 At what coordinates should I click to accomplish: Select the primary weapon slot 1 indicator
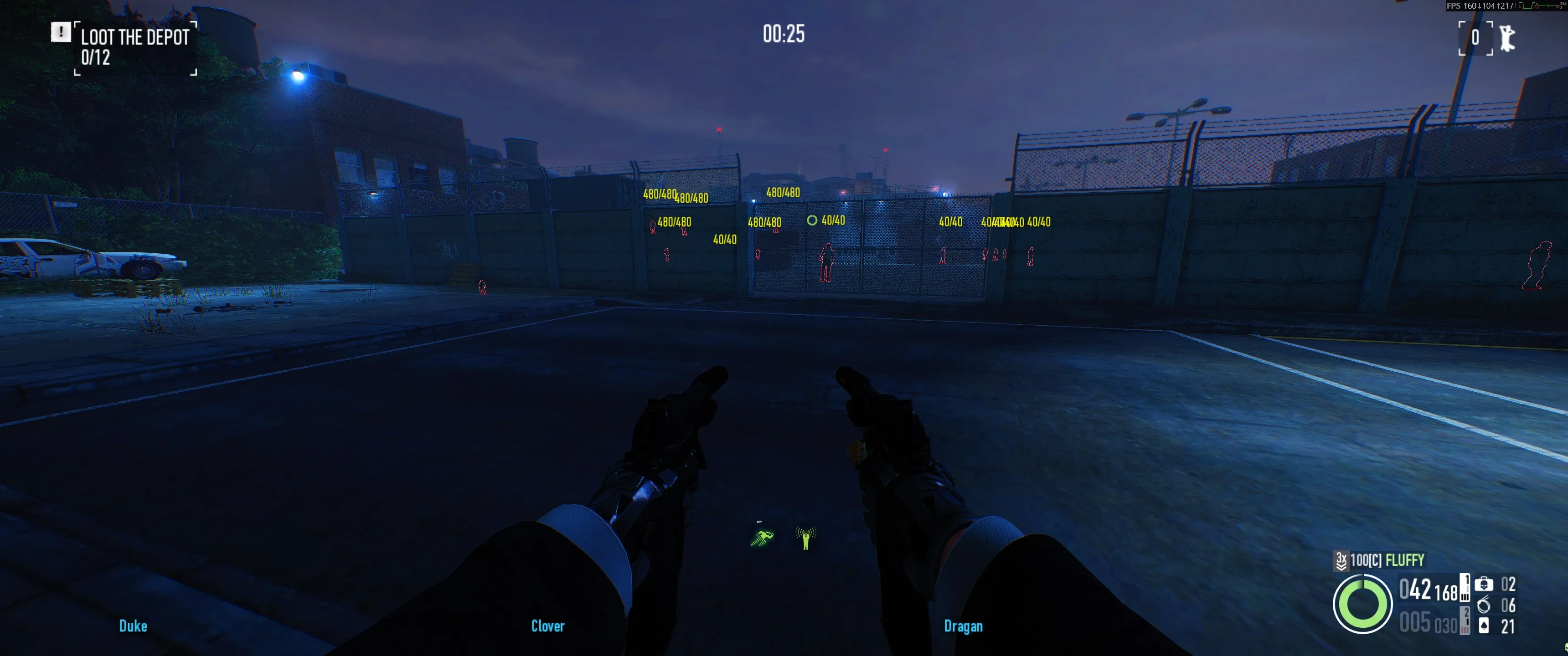1465,588
